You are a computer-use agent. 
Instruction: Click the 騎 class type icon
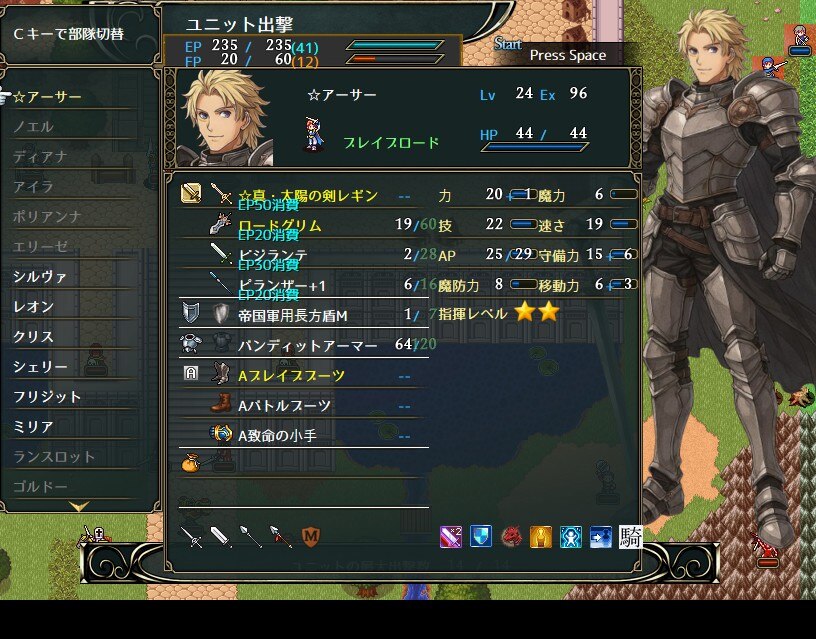click(x=630, y=537)
